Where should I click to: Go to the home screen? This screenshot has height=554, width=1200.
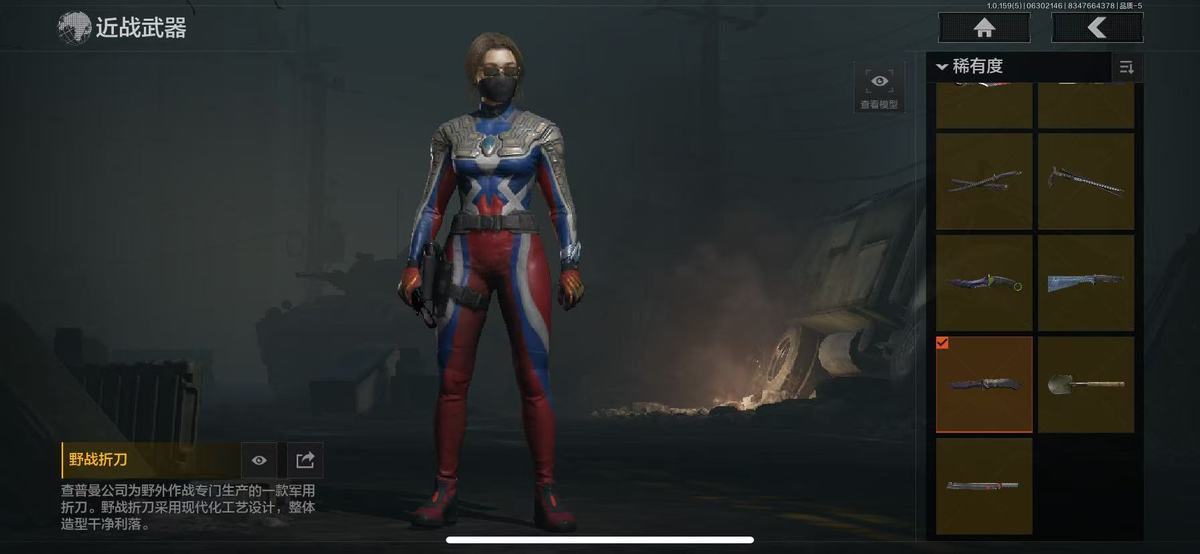click(984, 28)
